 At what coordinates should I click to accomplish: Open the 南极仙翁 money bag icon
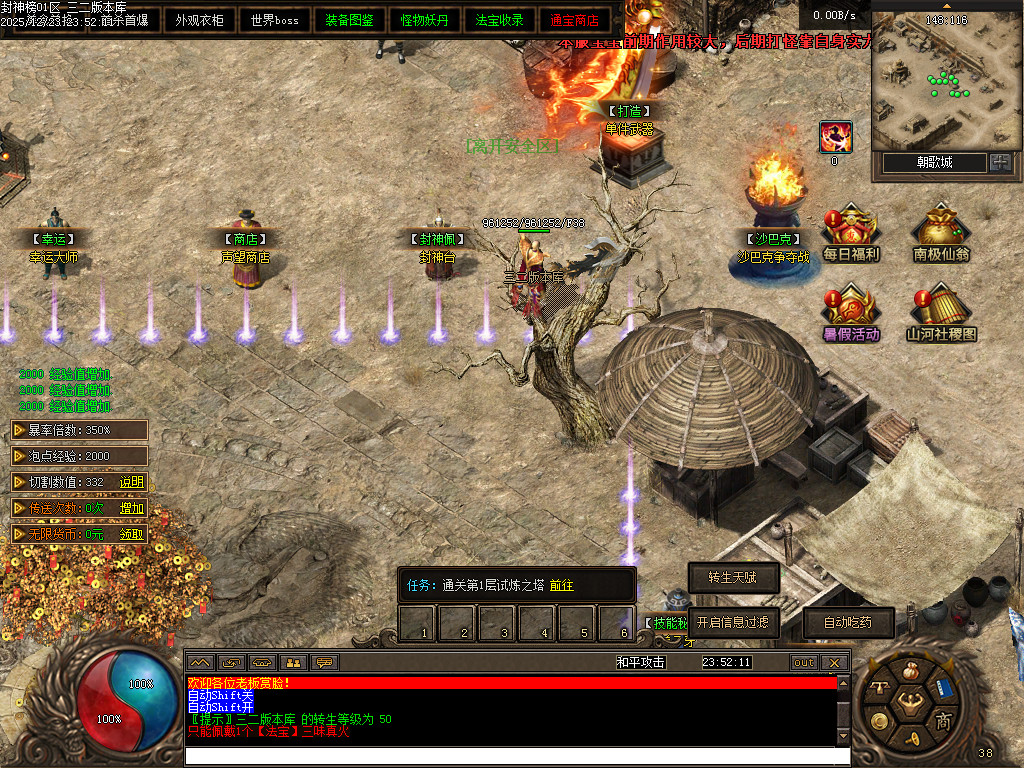tap(941, 232)
